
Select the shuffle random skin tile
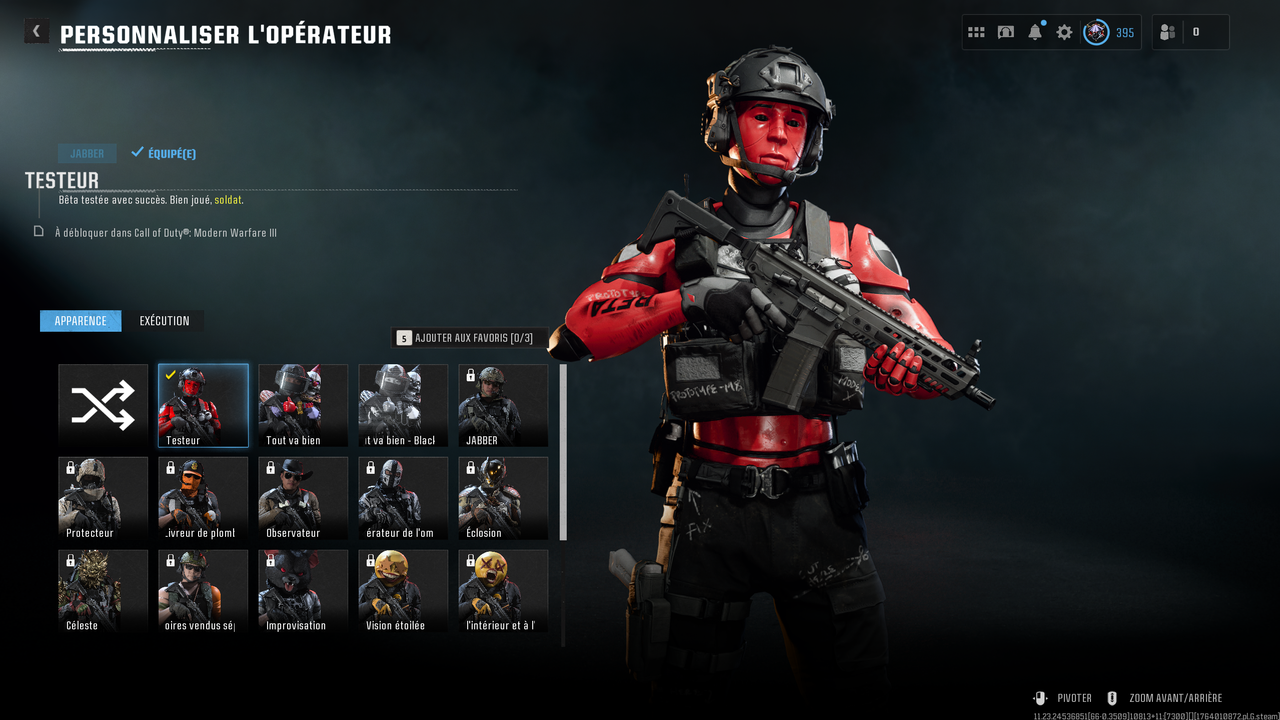[103, 405]
